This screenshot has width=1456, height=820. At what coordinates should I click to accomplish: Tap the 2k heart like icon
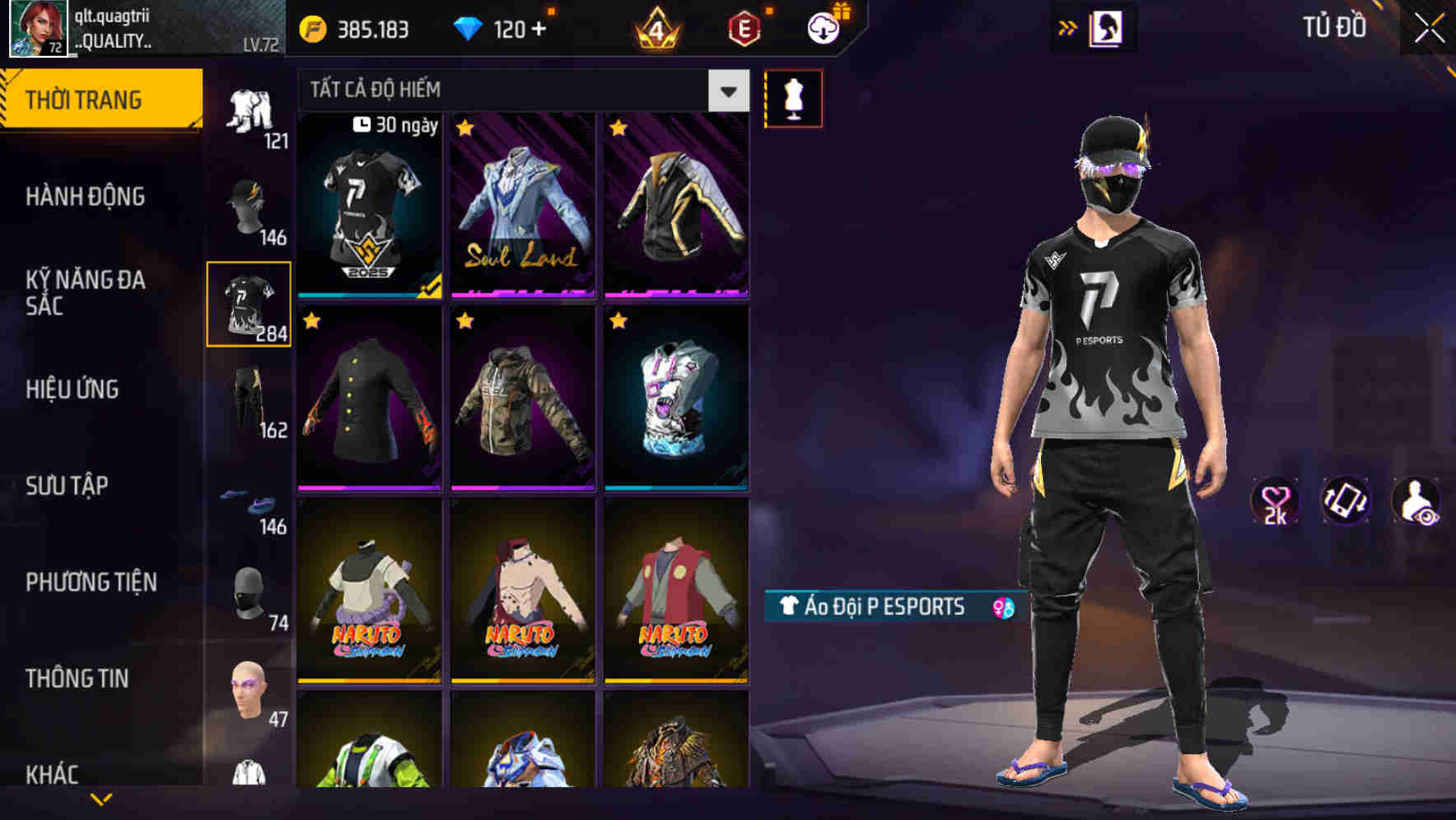pyautogui.click(x=1275, y=502)
